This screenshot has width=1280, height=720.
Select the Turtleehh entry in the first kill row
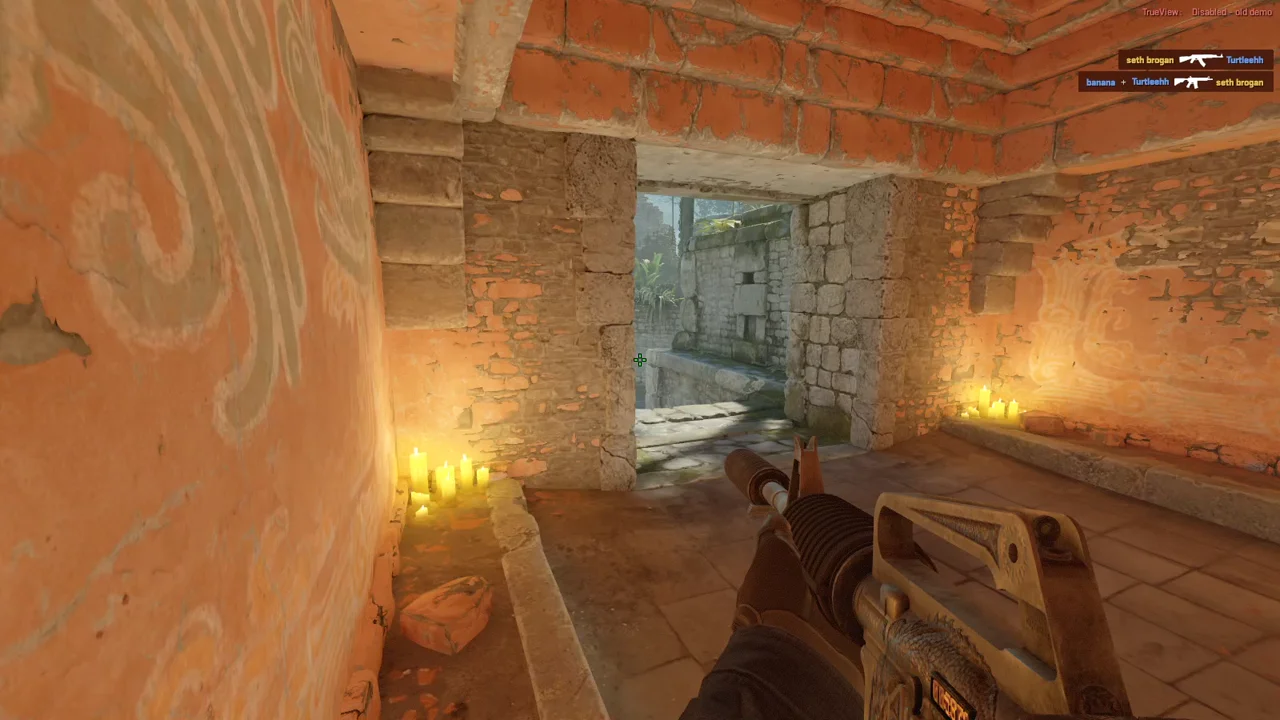pyautogui.click(x=1245, y=60)
